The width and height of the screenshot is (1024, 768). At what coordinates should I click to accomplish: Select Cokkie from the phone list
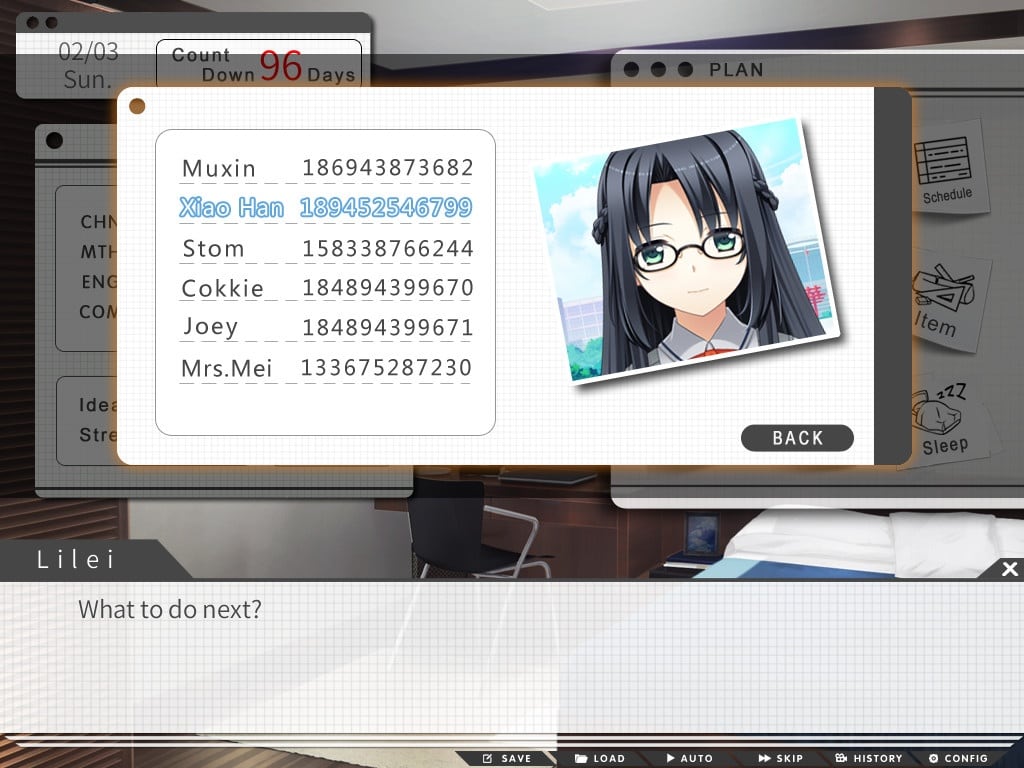(x=326, y=288)
